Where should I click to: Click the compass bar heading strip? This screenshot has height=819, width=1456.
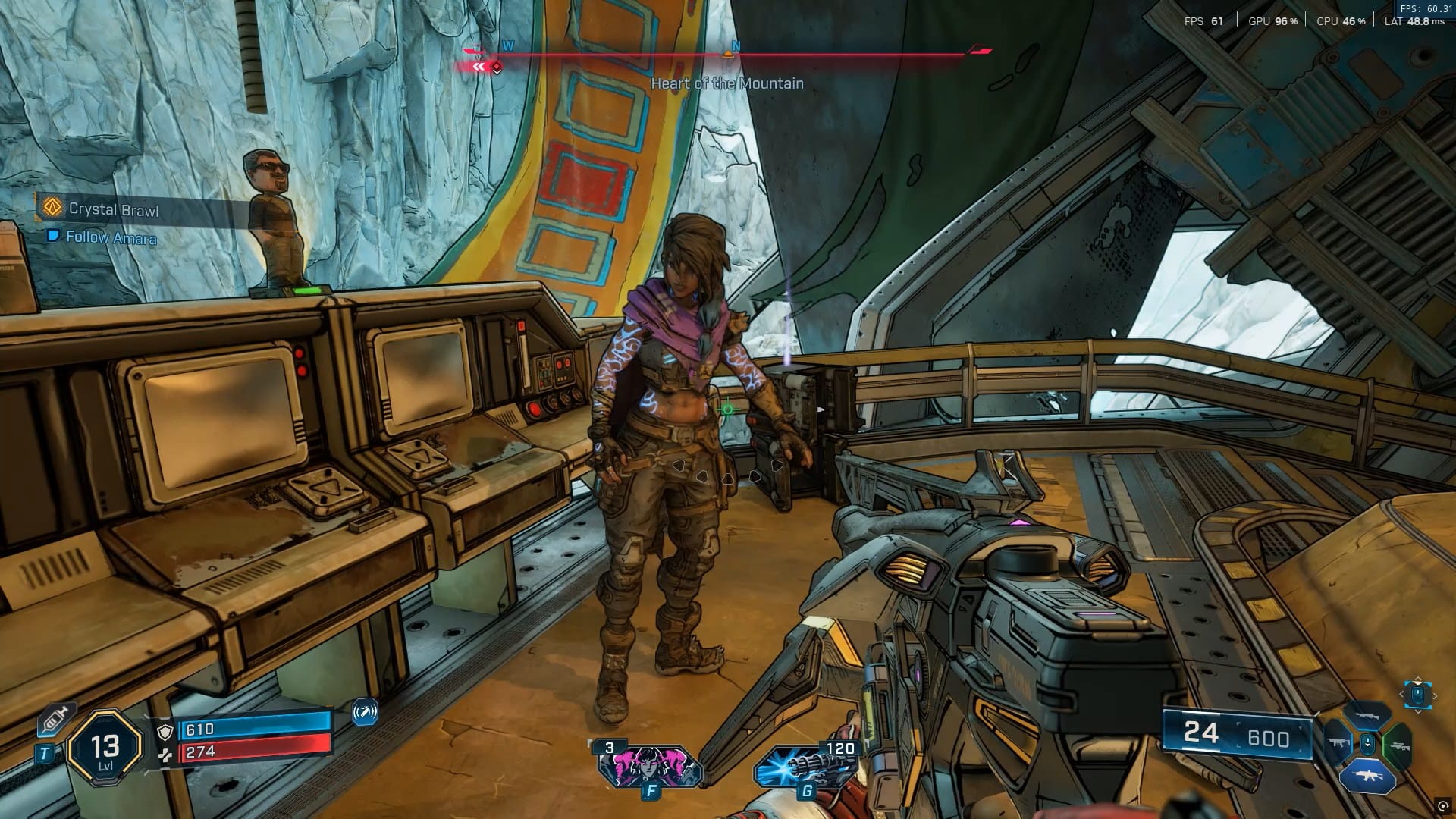pyautogui.click(x=726, y=53)
